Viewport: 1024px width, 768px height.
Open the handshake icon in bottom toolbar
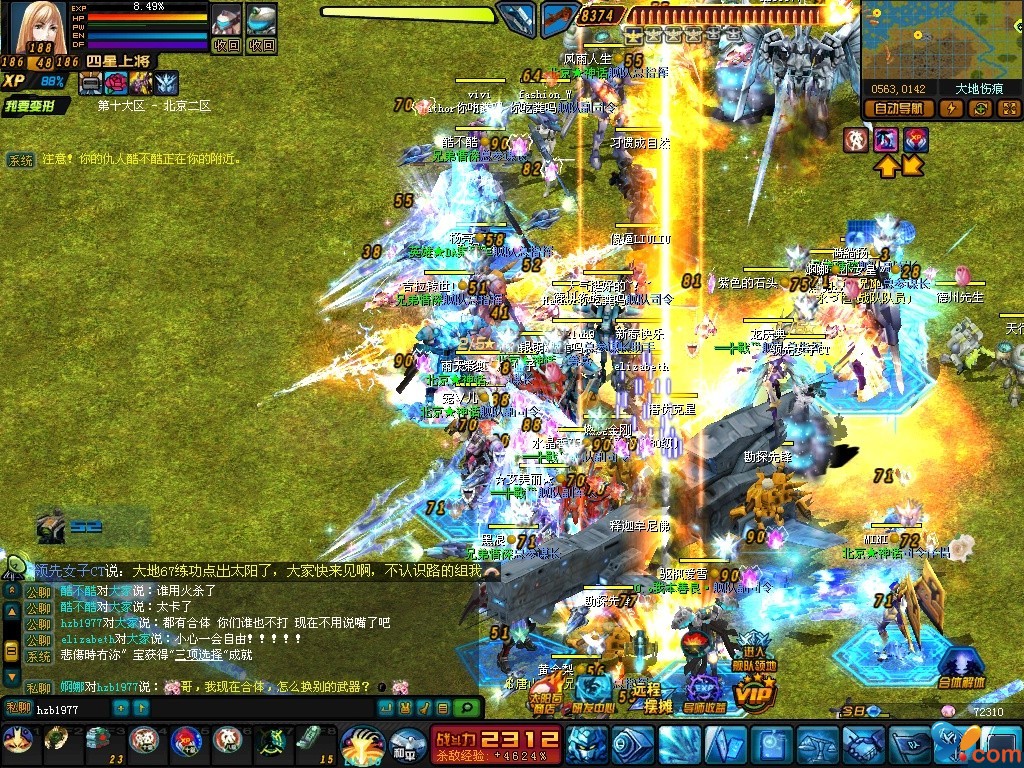coord(863,746)
